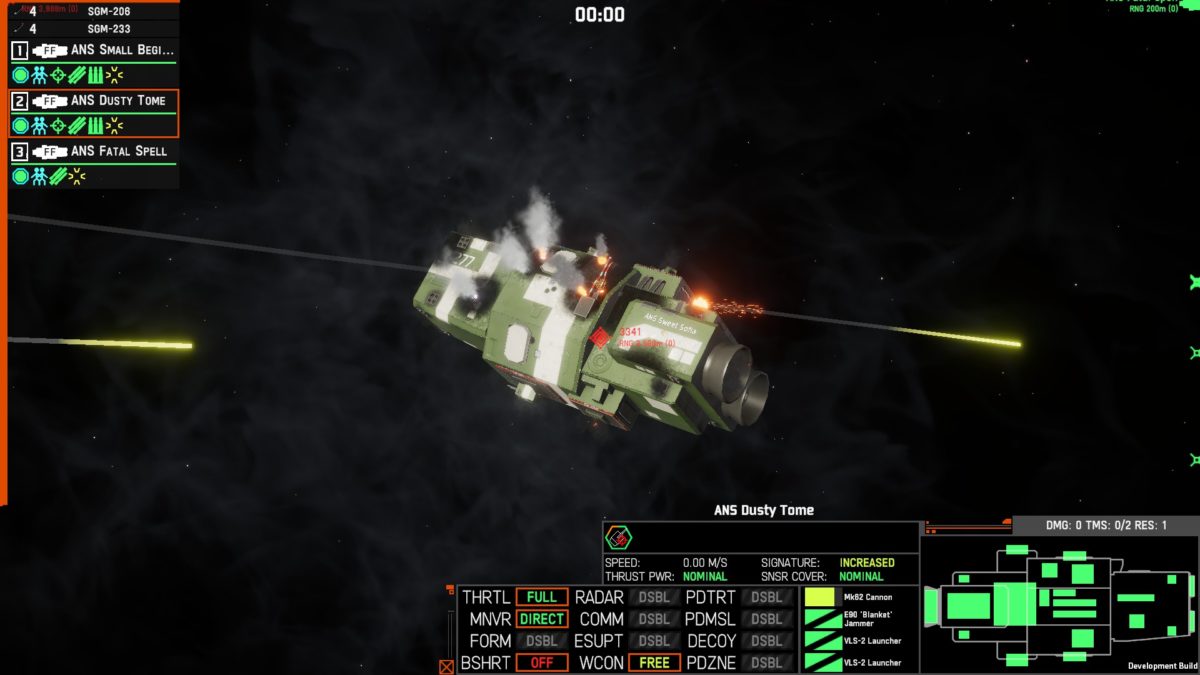Click the PDMSL button

coord(766,619)
